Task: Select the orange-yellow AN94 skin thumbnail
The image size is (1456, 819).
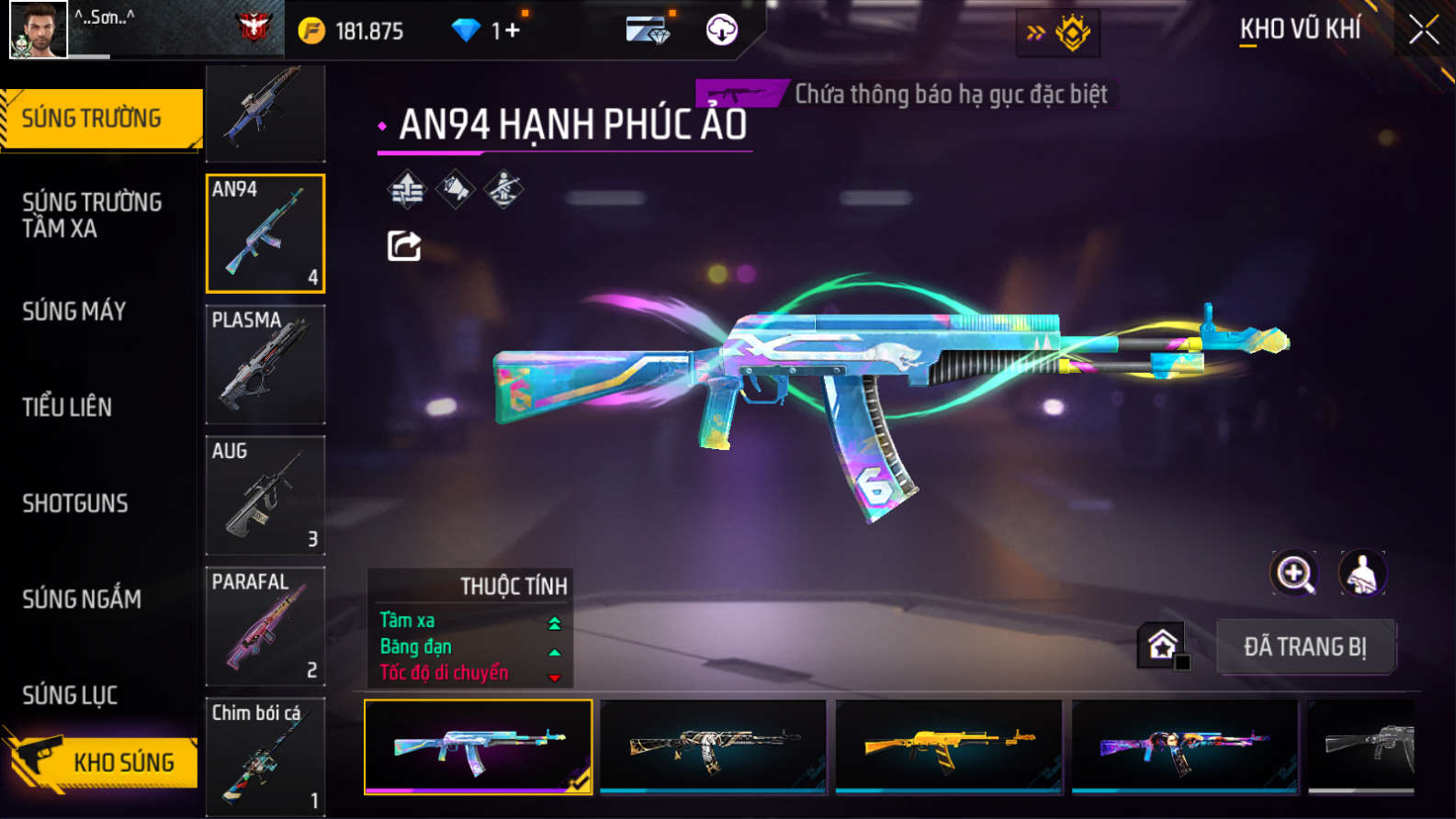Action: pos(949,746)
